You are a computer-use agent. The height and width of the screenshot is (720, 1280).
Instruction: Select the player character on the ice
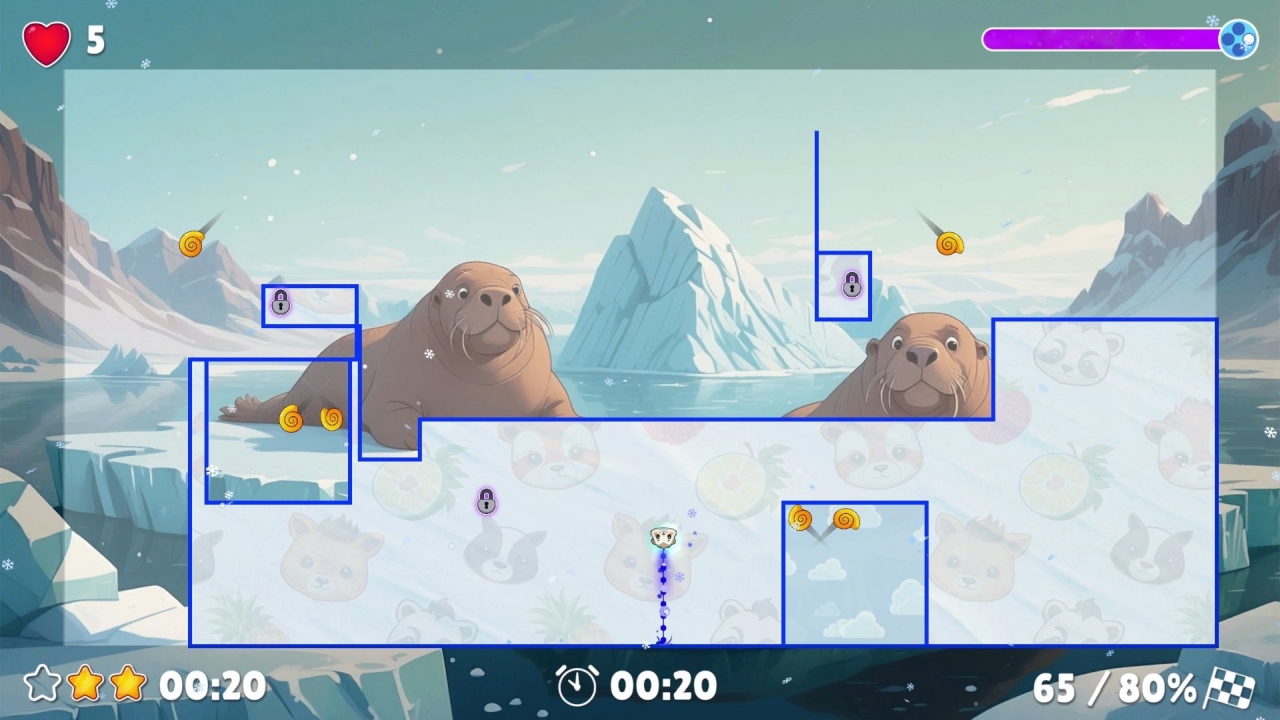(x=662, y=537)
